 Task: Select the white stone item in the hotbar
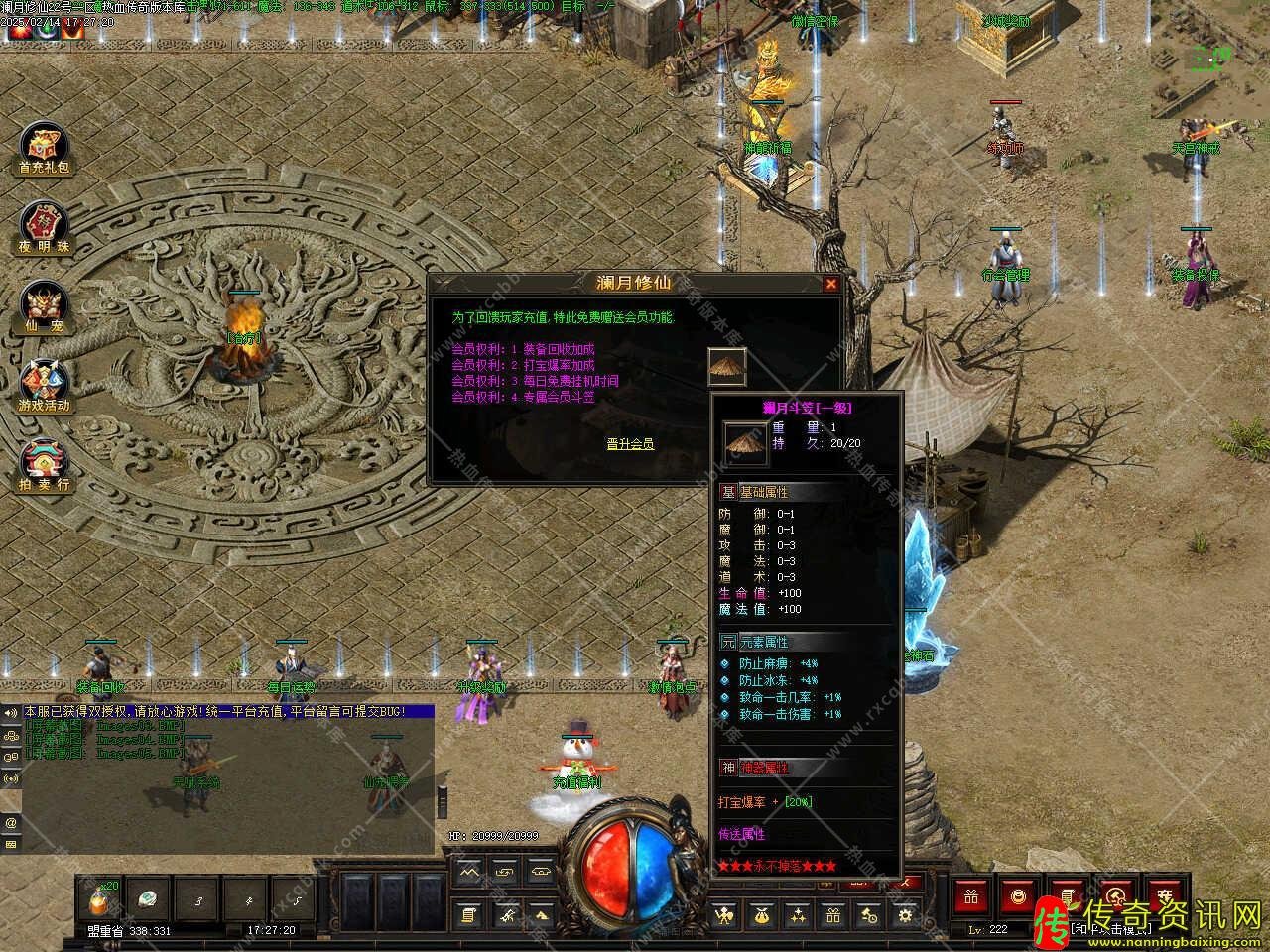(x=150, y=898)
